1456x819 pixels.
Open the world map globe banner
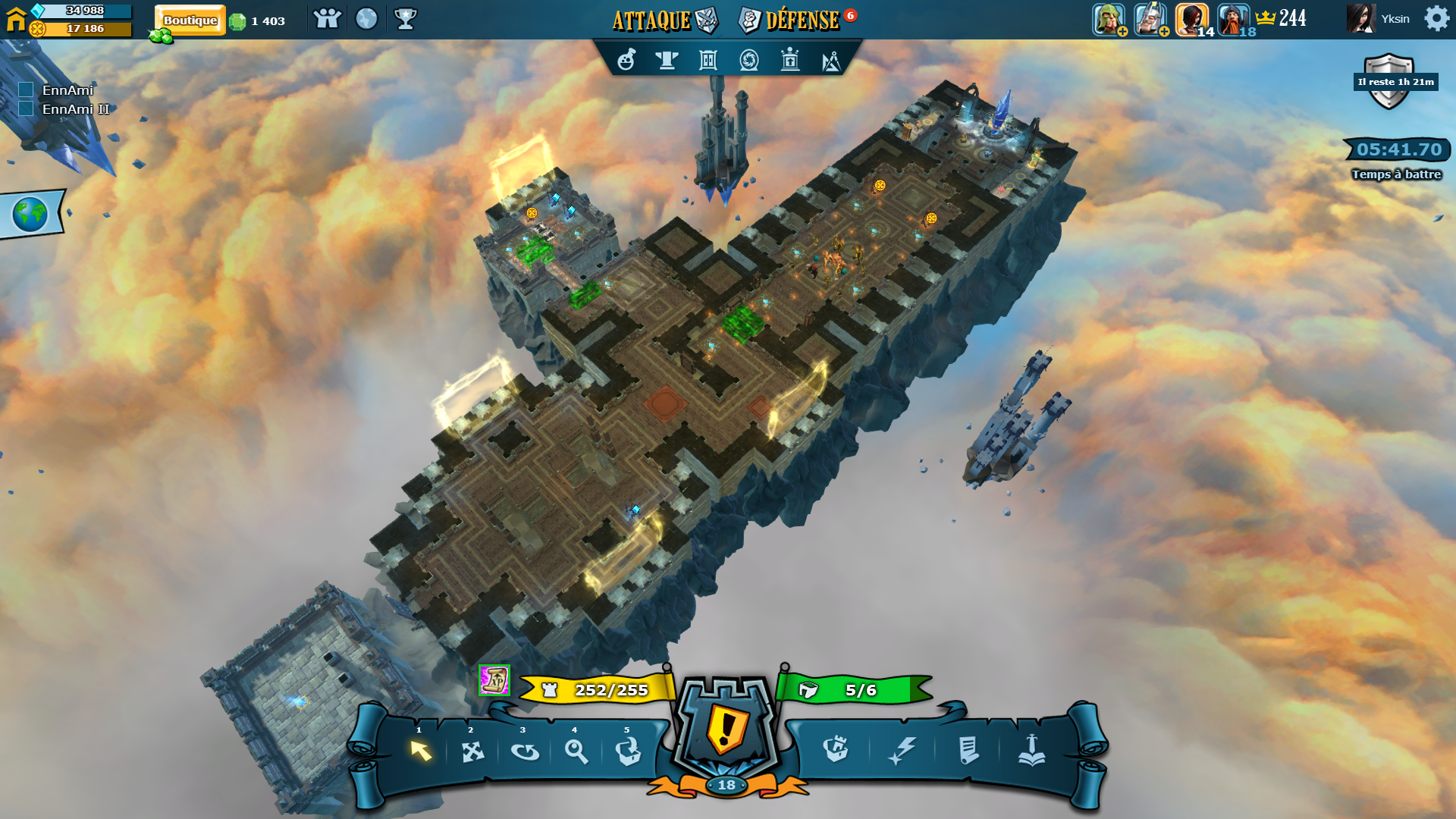click(30, 215)
